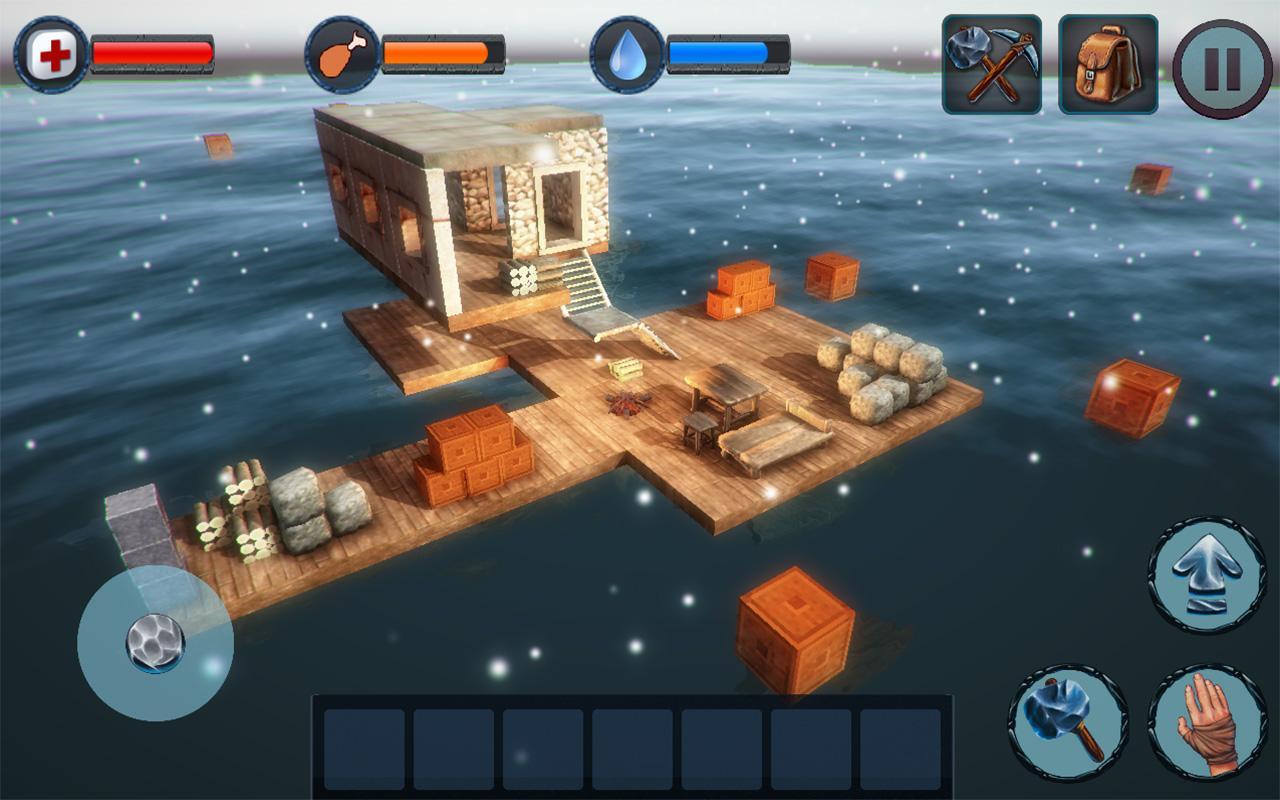The height and width of the screenshot is (800, 1280).
Task: Open the crafting menu with hammer and pickaxe
Action: coord(991,65)
